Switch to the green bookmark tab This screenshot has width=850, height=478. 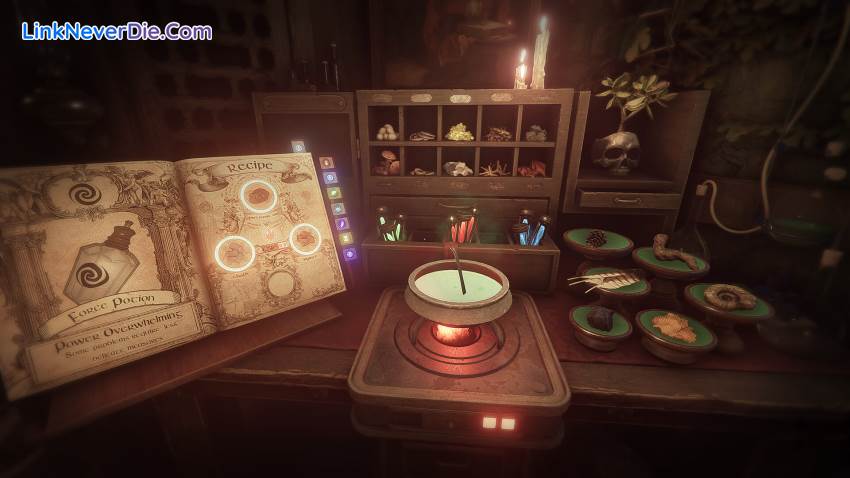tap(334, 193)
